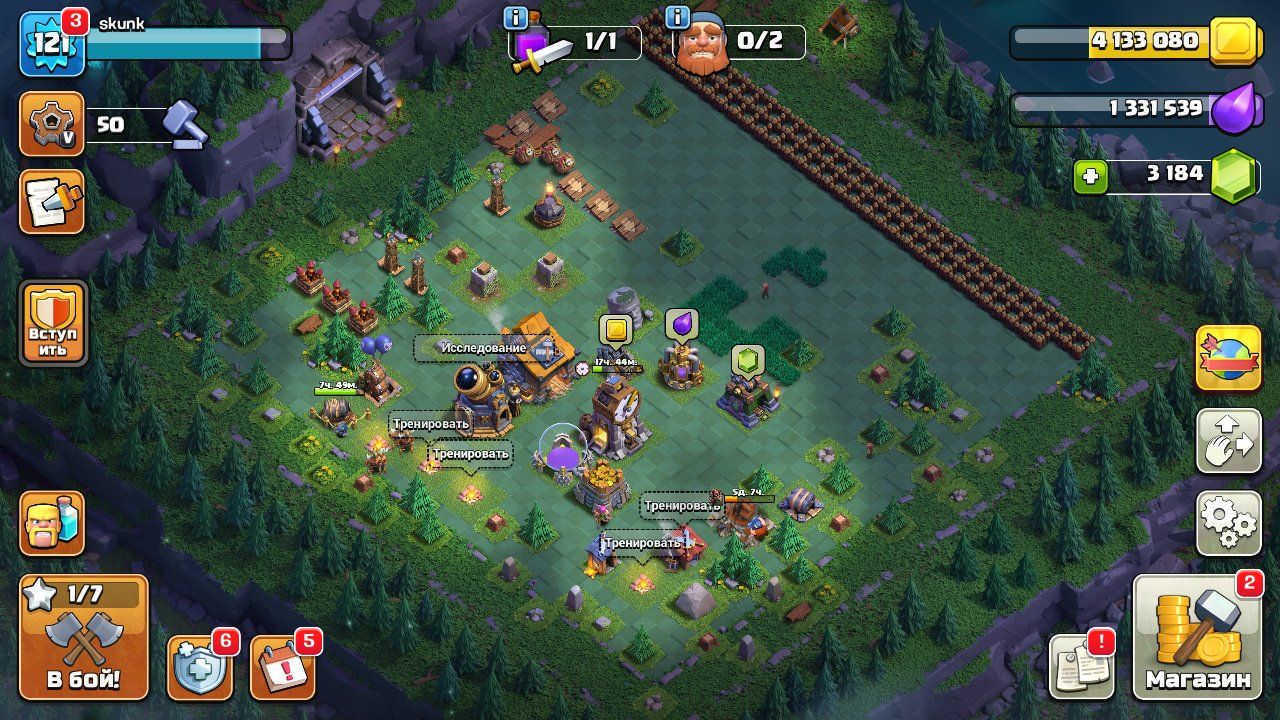Image resolution: width=1280 pixels, height=720 pixels.
Task: Start a battle with В бой!
Action: 84,637
